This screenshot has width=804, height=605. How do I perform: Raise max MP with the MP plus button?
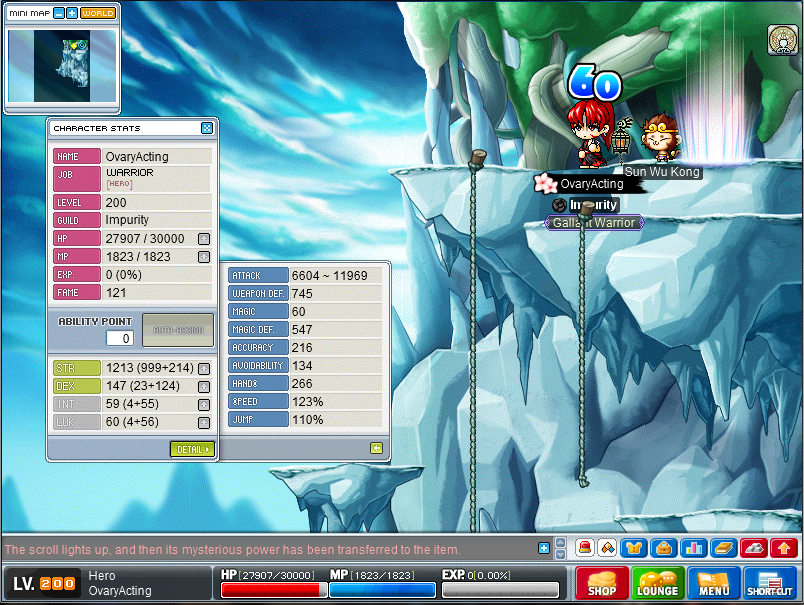click(204, 256)
